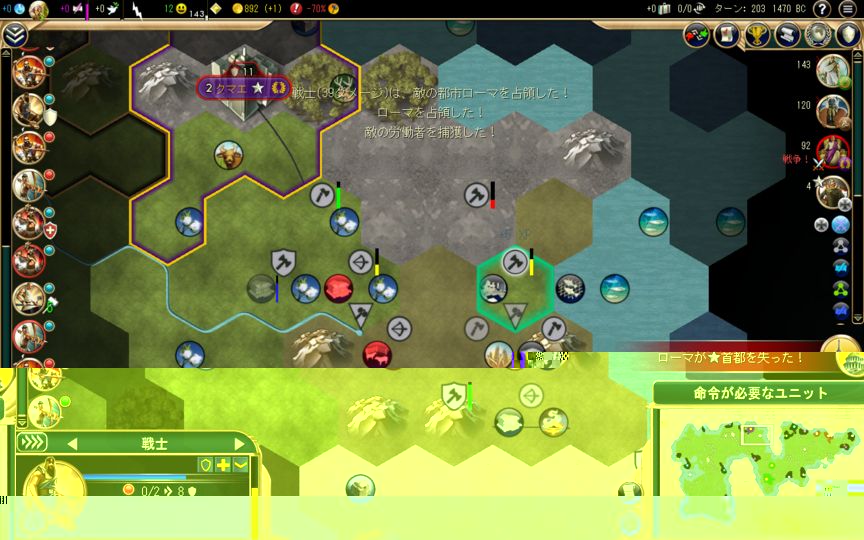The image size is (864, 540).
Task: Open the red and green arrows trade overview
Action: point(697,35)
